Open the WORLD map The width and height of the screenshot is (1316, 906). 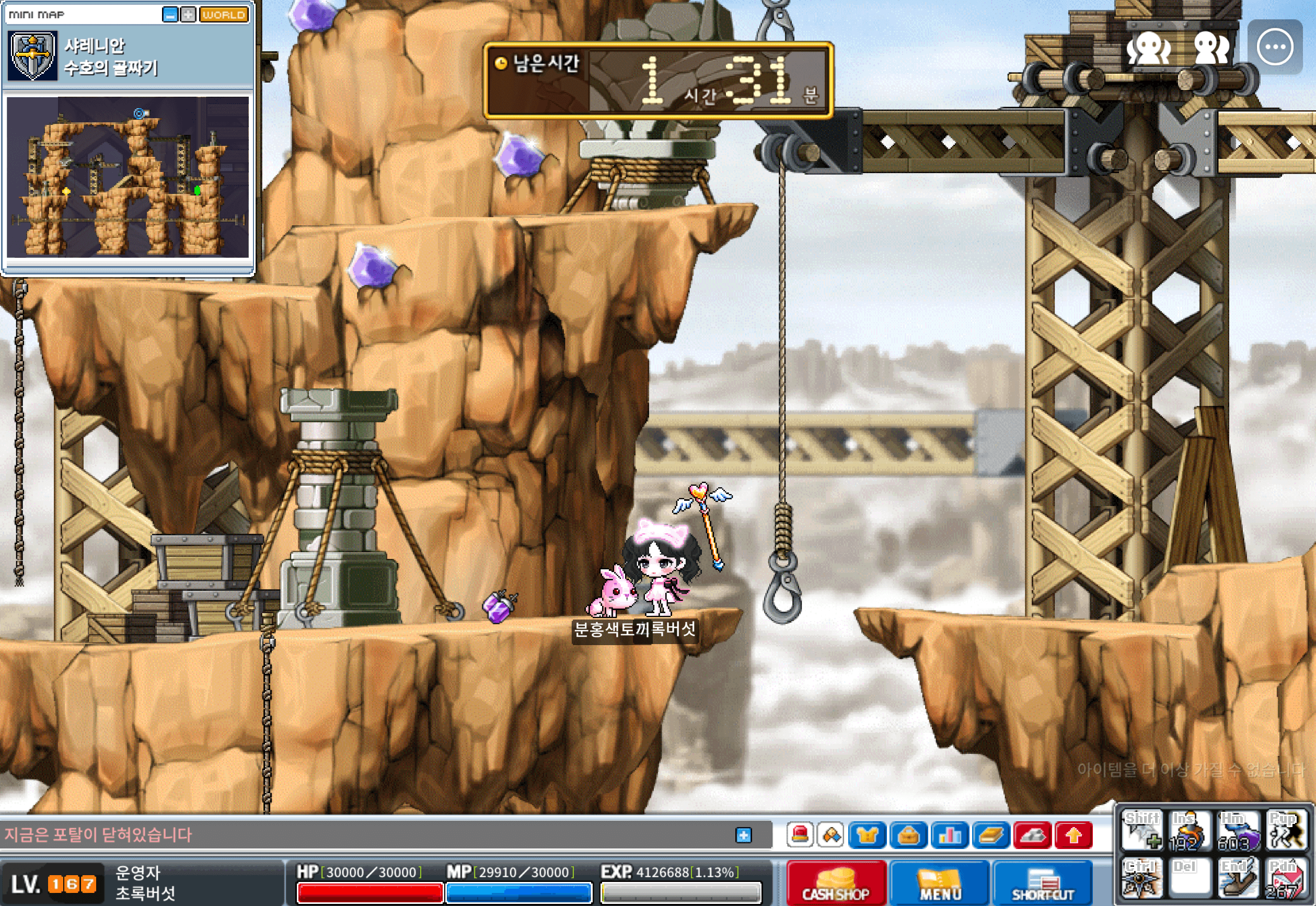click(x=224, y=14)
